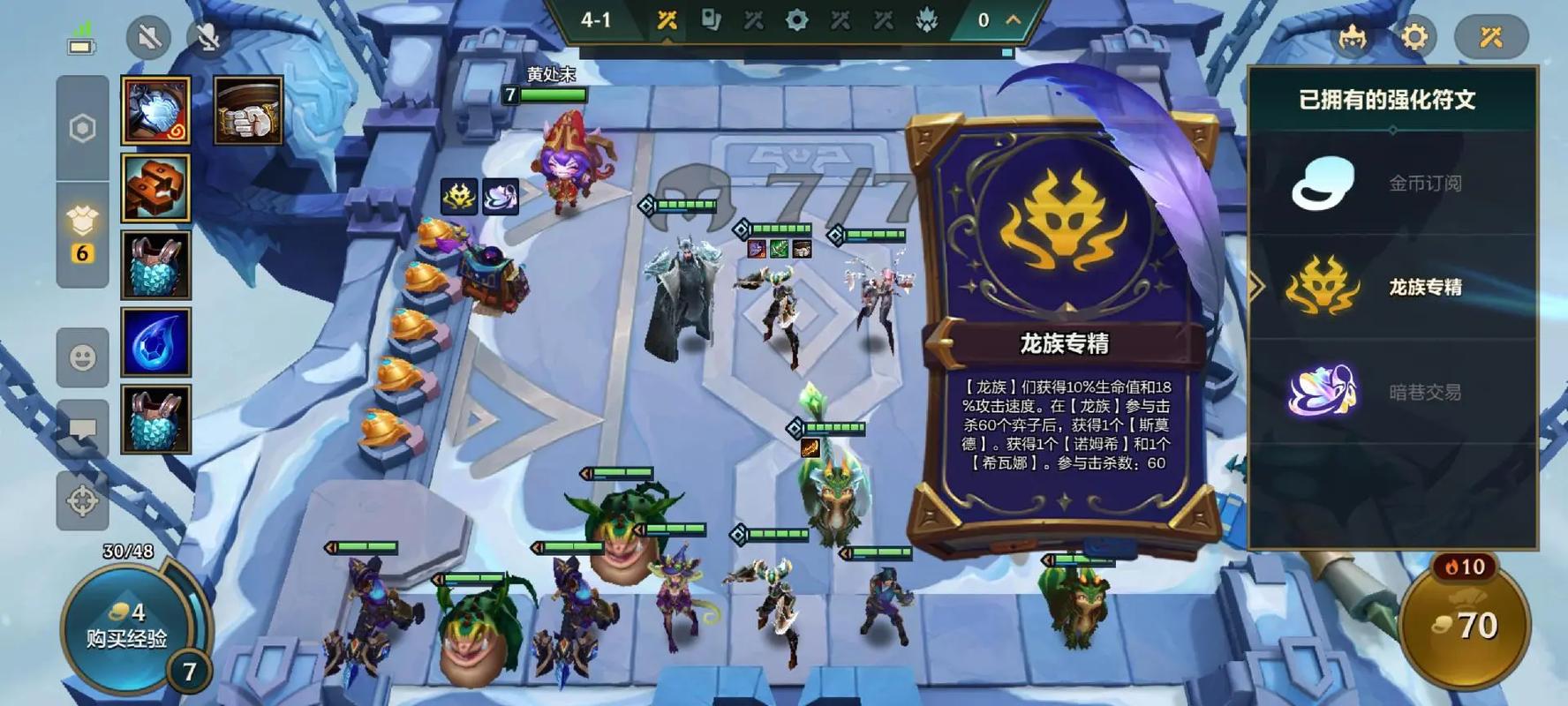Select the orange hammer item slot
The image size is (1568, 706).
[x=156, y=187]
